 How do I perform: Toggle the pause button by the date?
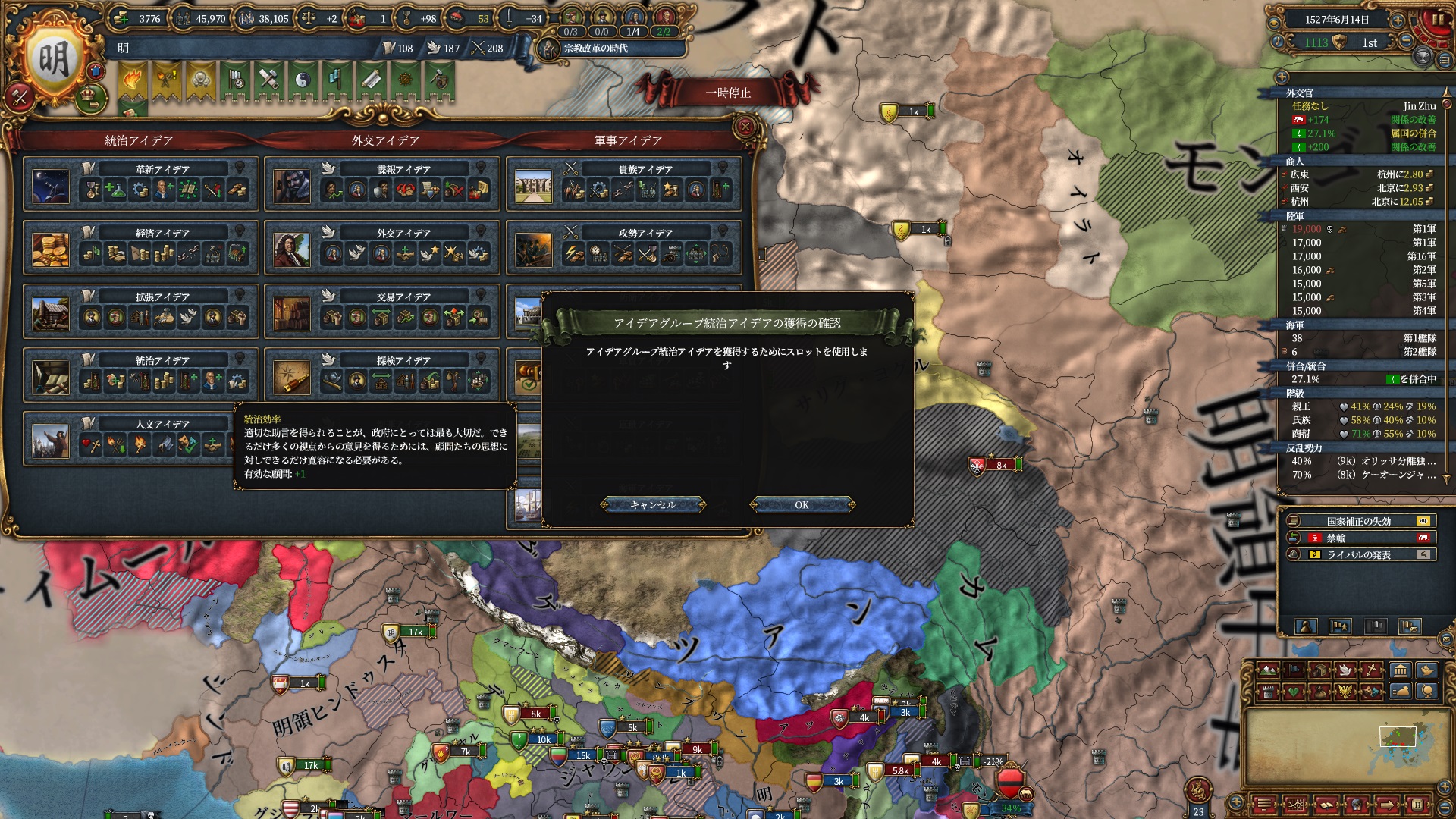coord(1436,20)
